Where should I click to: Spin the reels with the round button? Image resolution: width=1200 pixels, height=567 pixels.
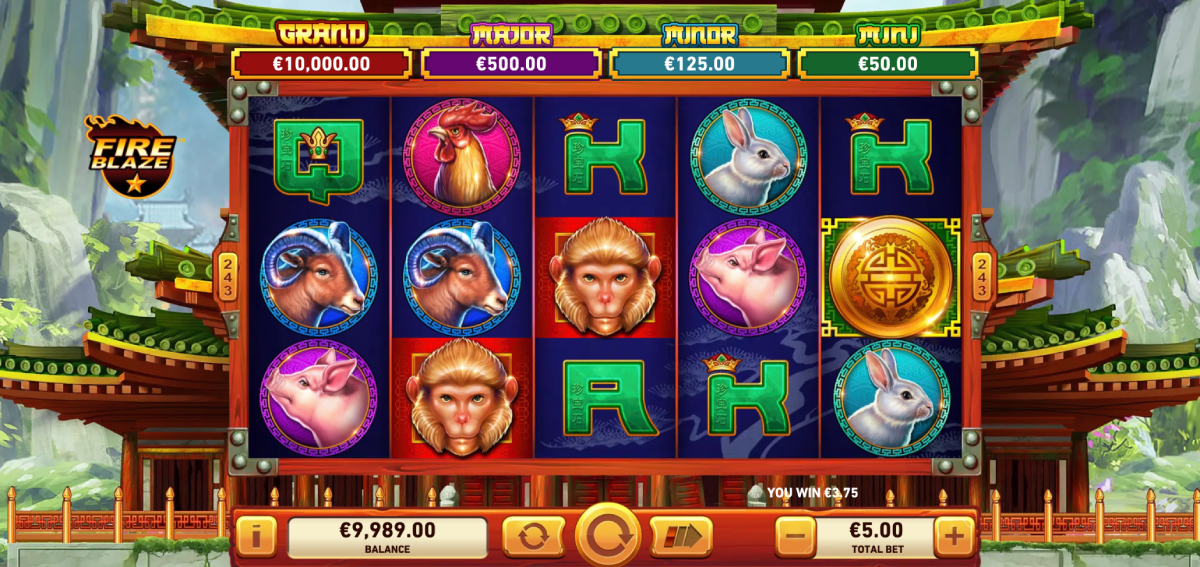607,535
